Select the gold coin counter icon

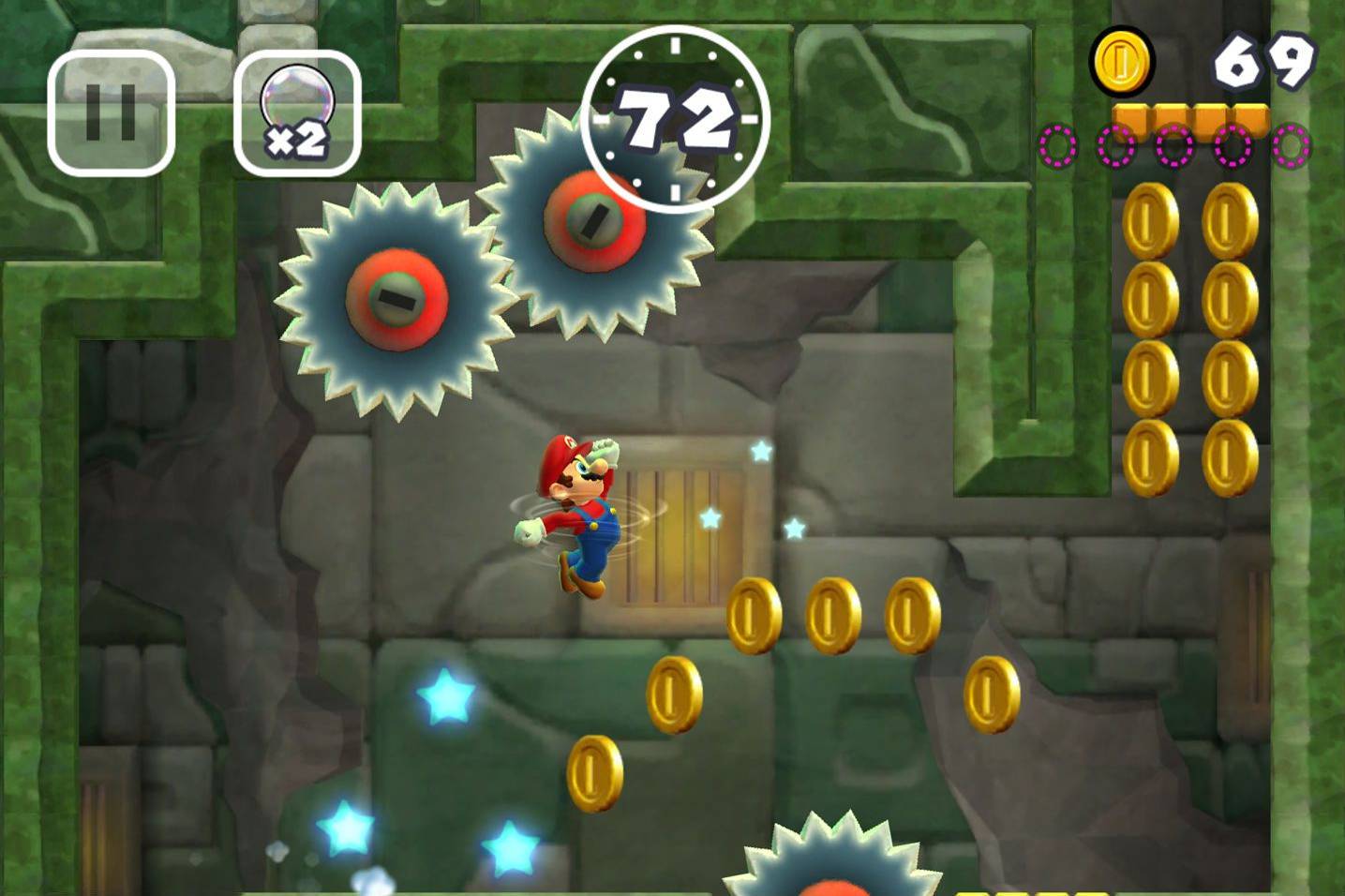[x=1121, y=62]
